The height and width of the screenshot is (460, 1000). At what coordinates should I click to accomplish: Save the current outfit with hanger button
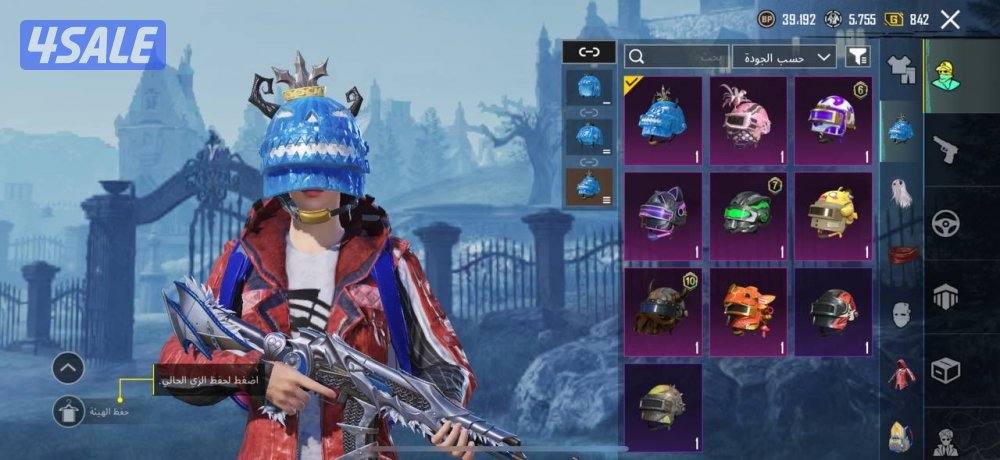[68, 409]
